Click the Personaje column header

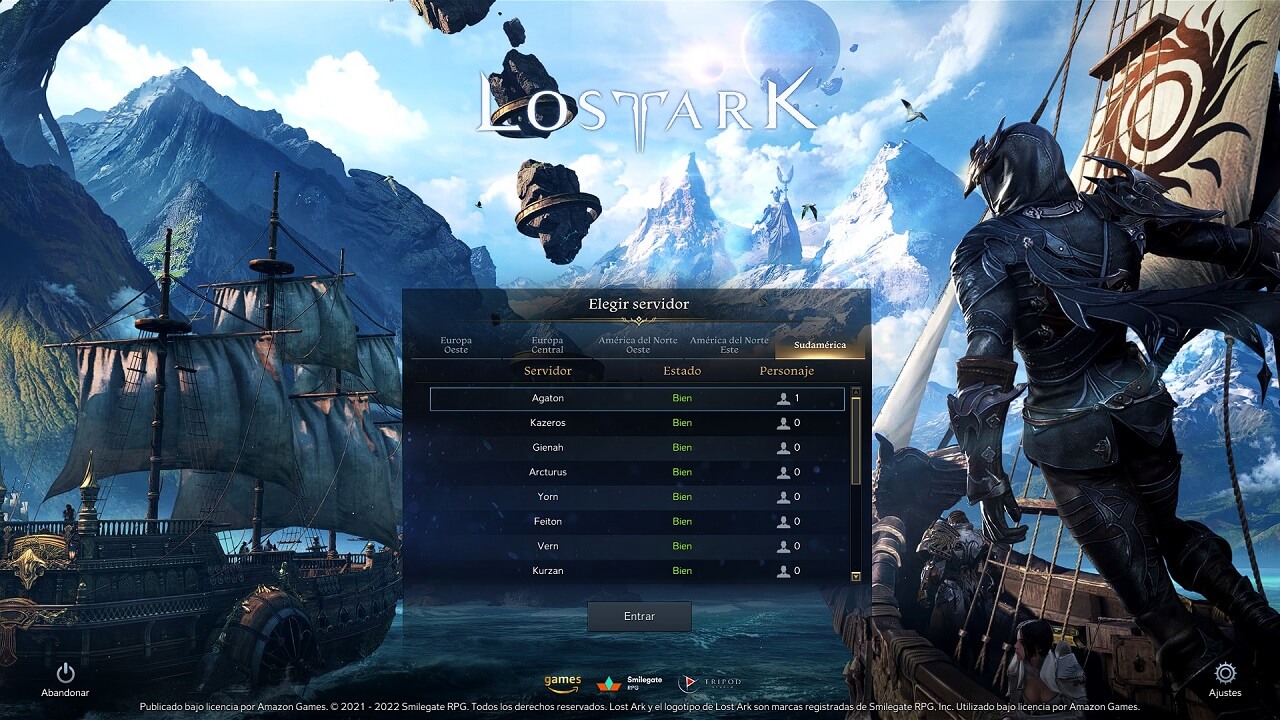[787, 371]
